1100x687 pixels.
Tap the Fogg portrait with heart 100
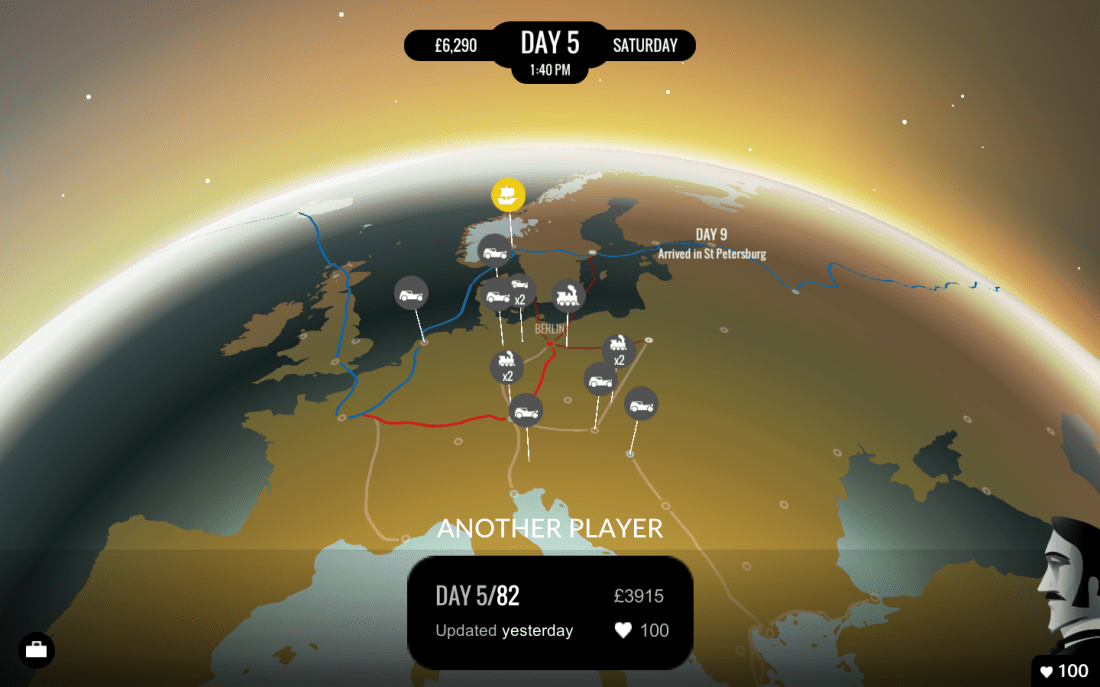click(1069, 600)
